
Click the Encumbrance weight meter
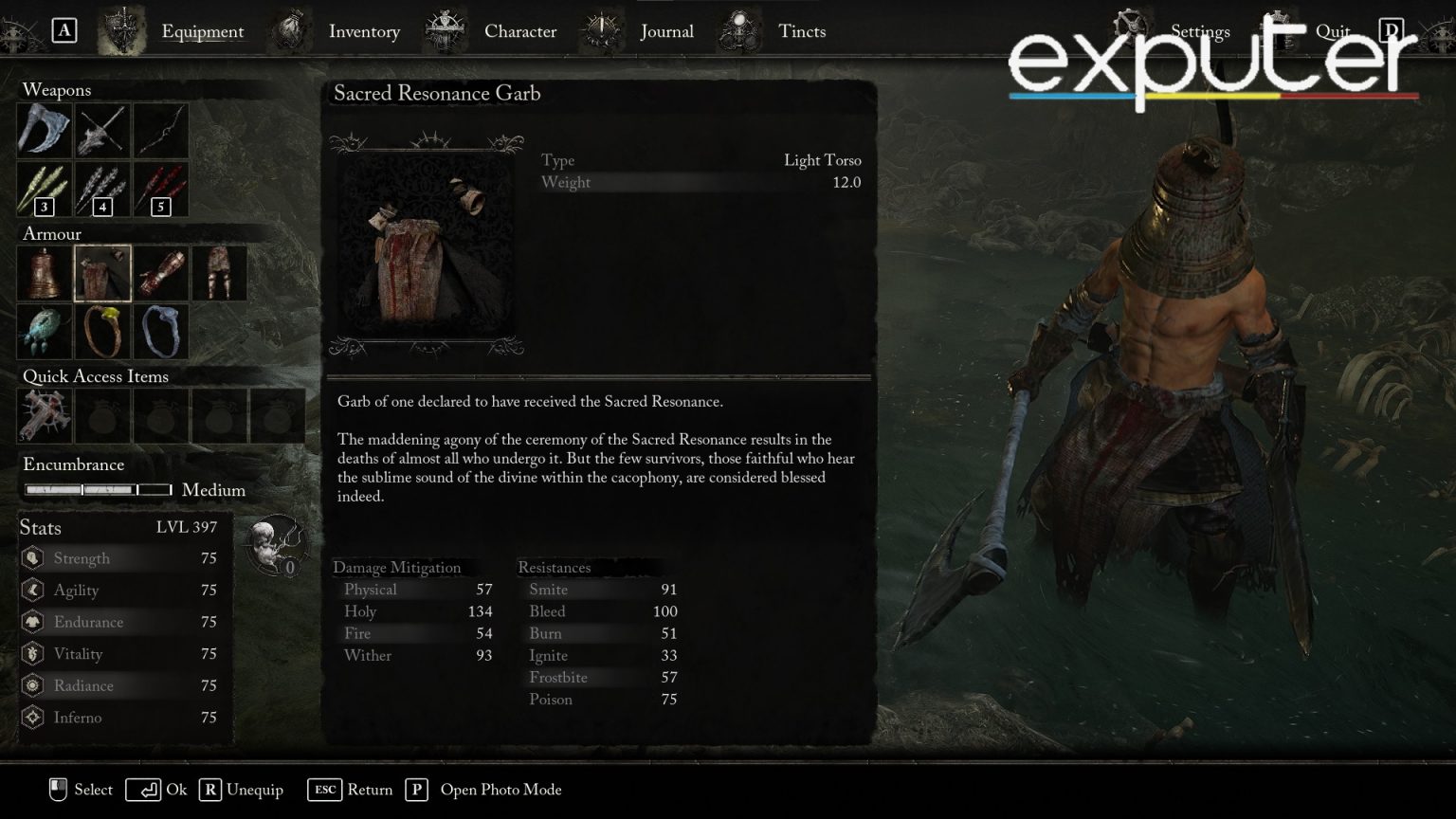(98, 490)
